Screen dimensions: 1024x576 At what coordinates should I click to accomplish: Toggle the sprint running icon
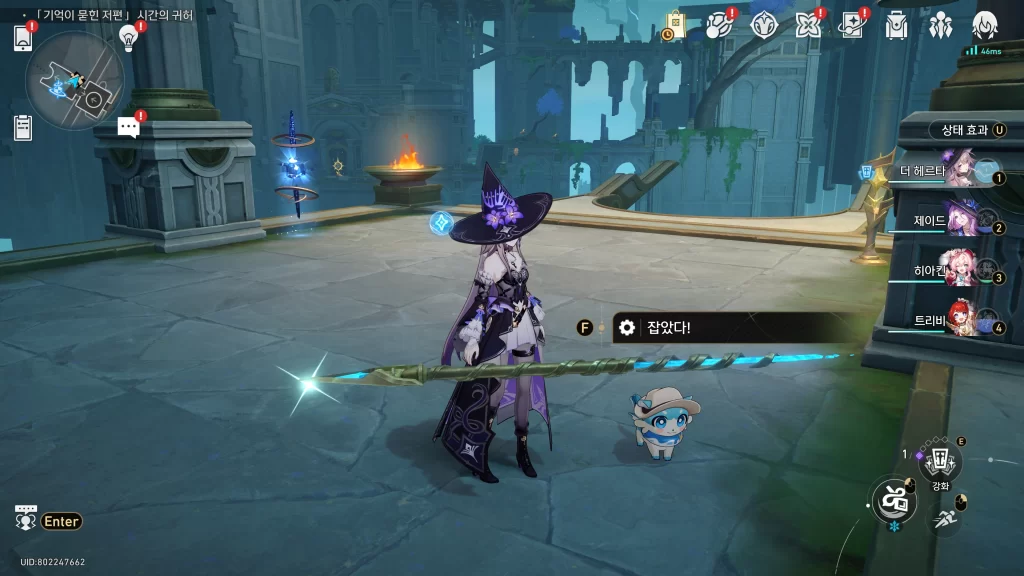(945, 518)
